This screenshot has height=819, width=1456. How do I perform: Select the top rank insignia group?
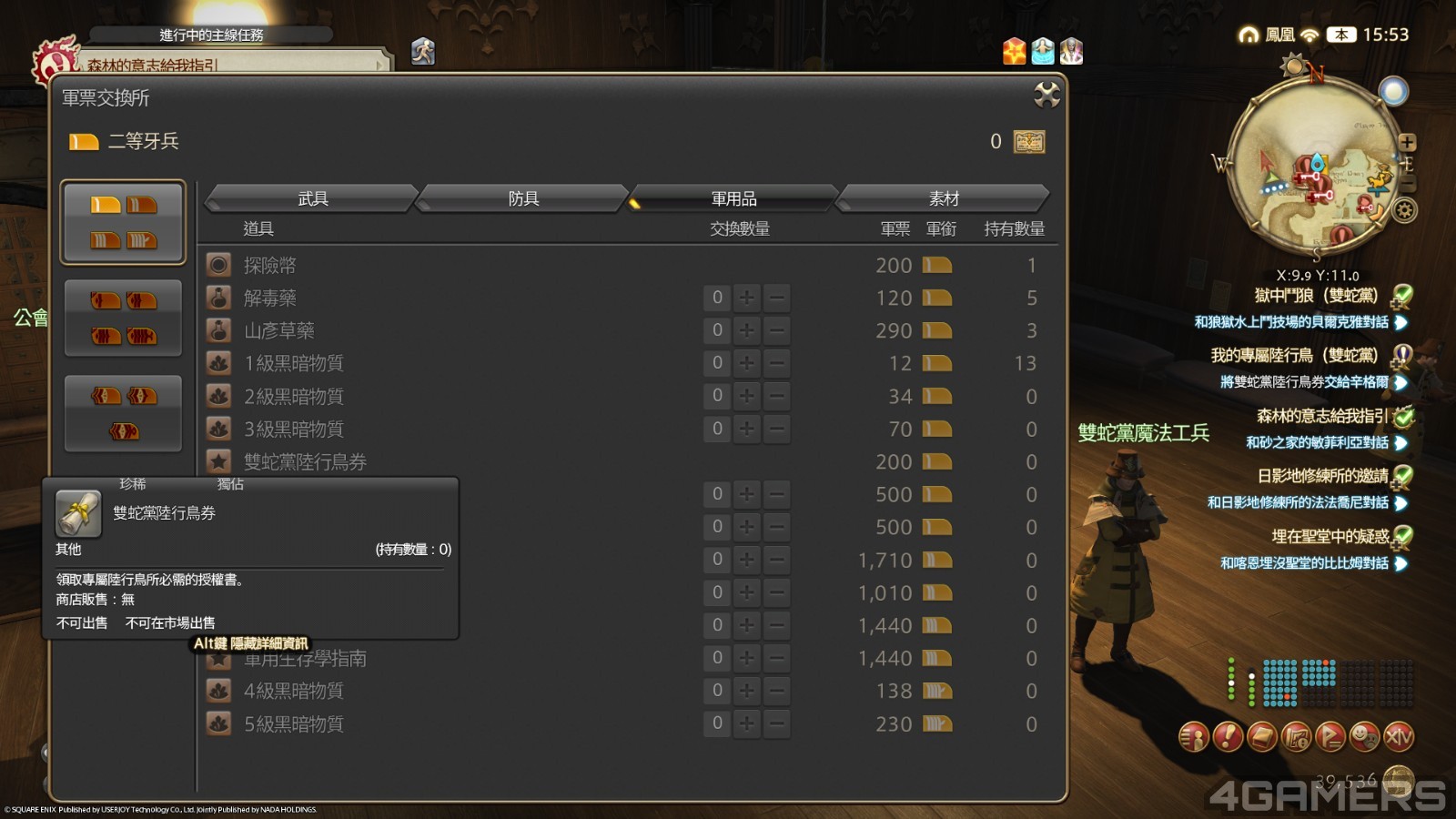pyautogui.click(x=123, y=221)
